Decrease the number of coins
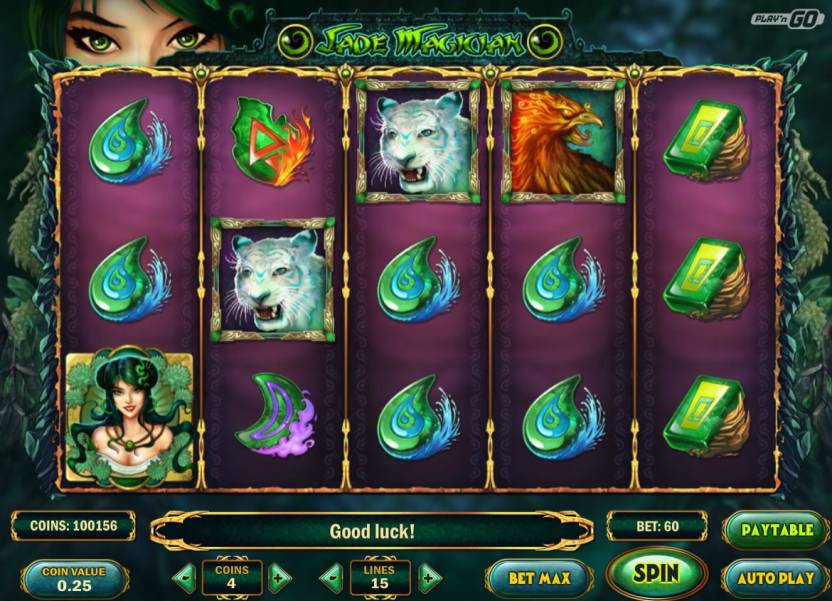The width and height of the screenshot is (832, 601). [184, 577]
